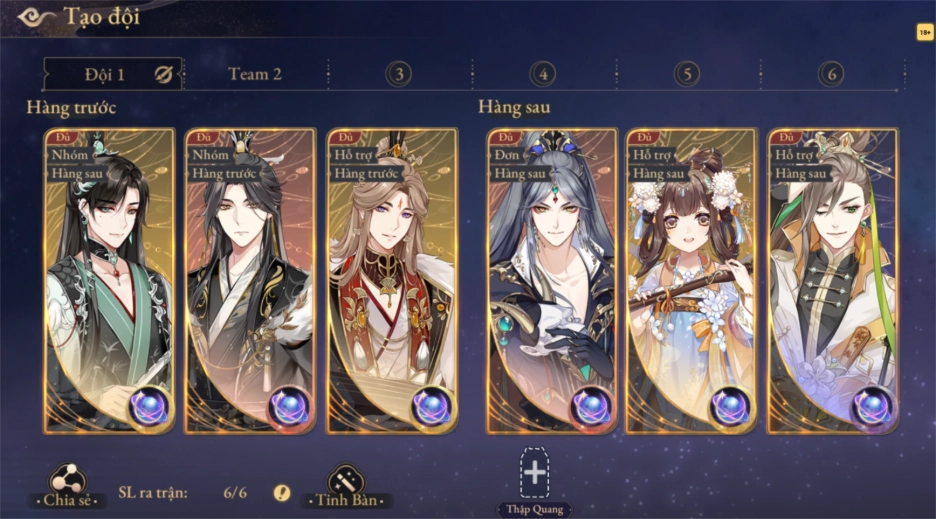Open team slot number 4
Viewport: 936px width, 519px height.
543,74
